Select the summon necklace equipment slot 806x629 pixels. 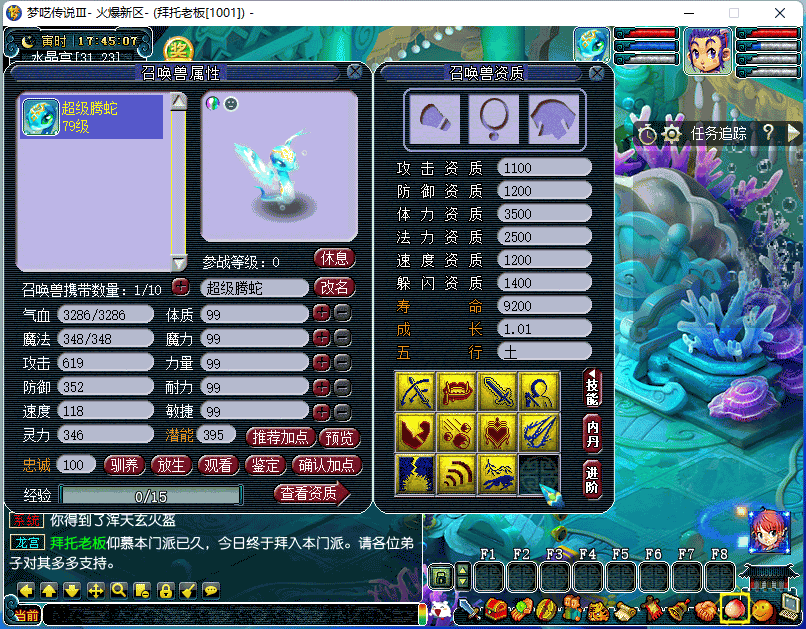[494, 118]
